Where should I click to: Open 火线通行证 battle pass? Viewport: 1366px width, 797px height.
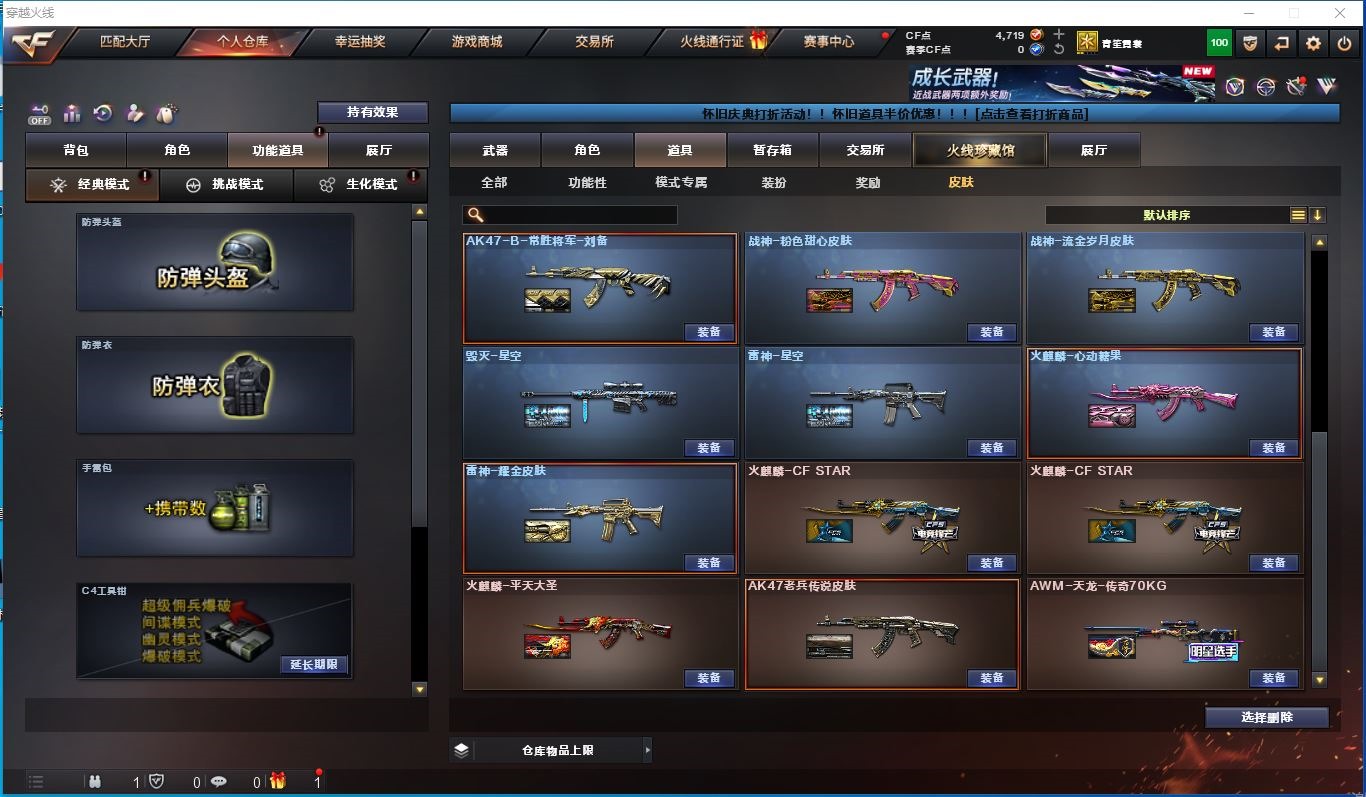(712, 42)
